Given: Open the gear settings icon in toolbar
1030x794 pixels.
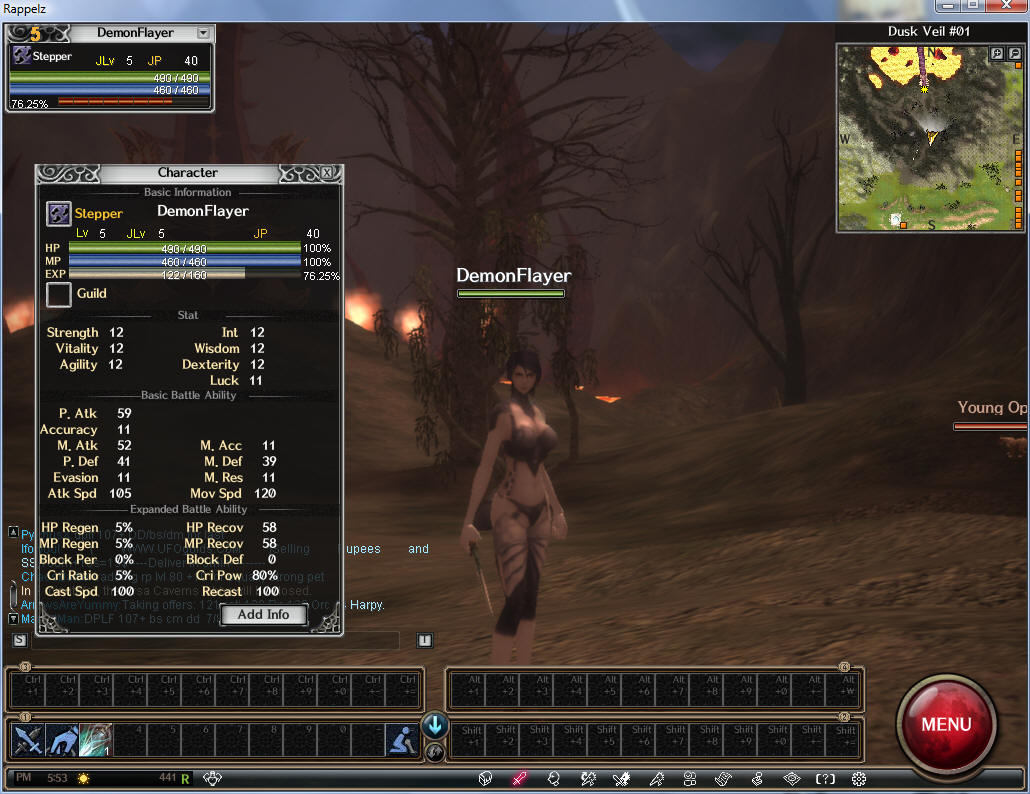Looking at the screenshot, I should click(x=859, y=778).
